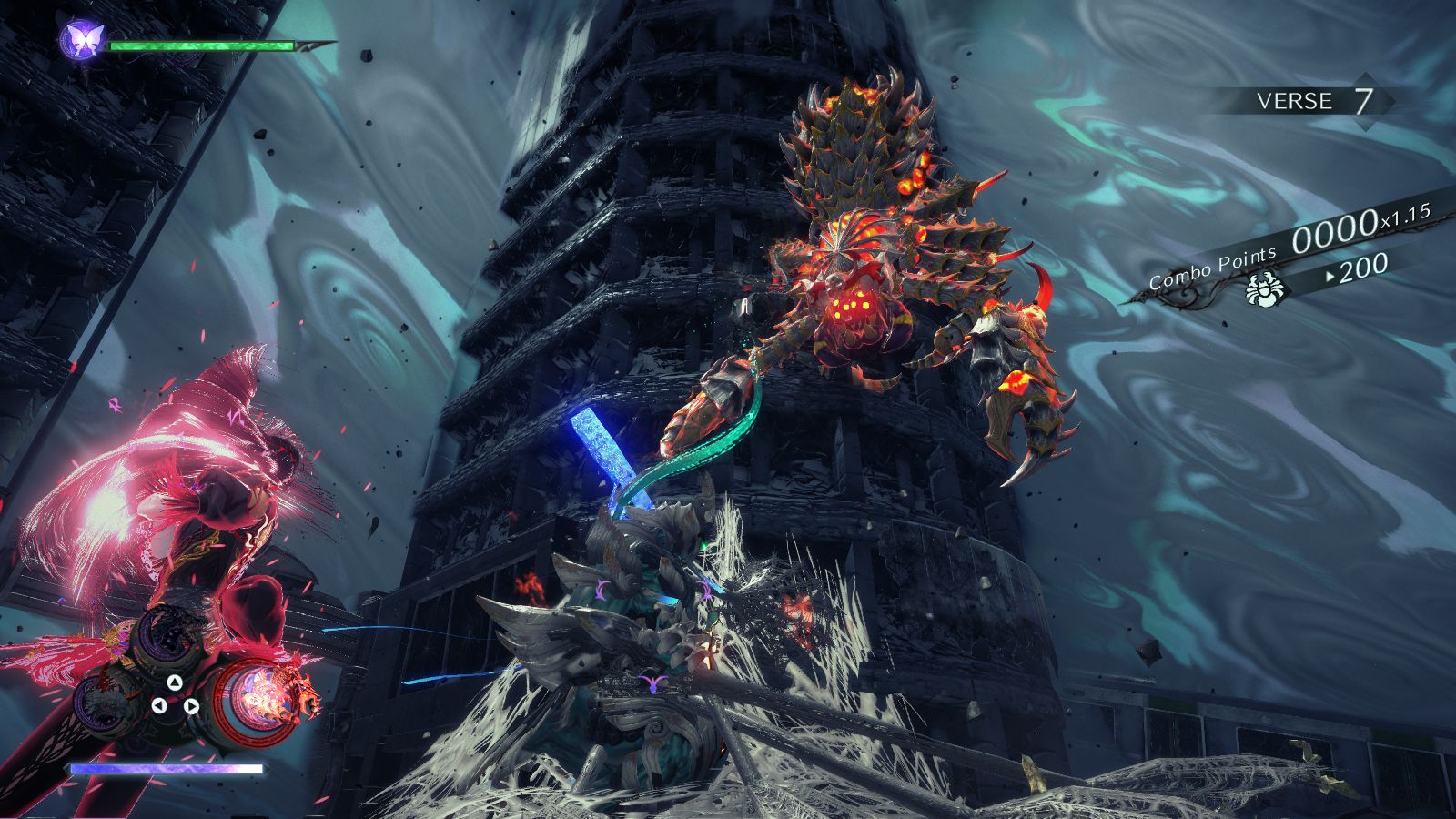Click the Verse 7 indicator

pyautogui.click(x=1312, y=100)
